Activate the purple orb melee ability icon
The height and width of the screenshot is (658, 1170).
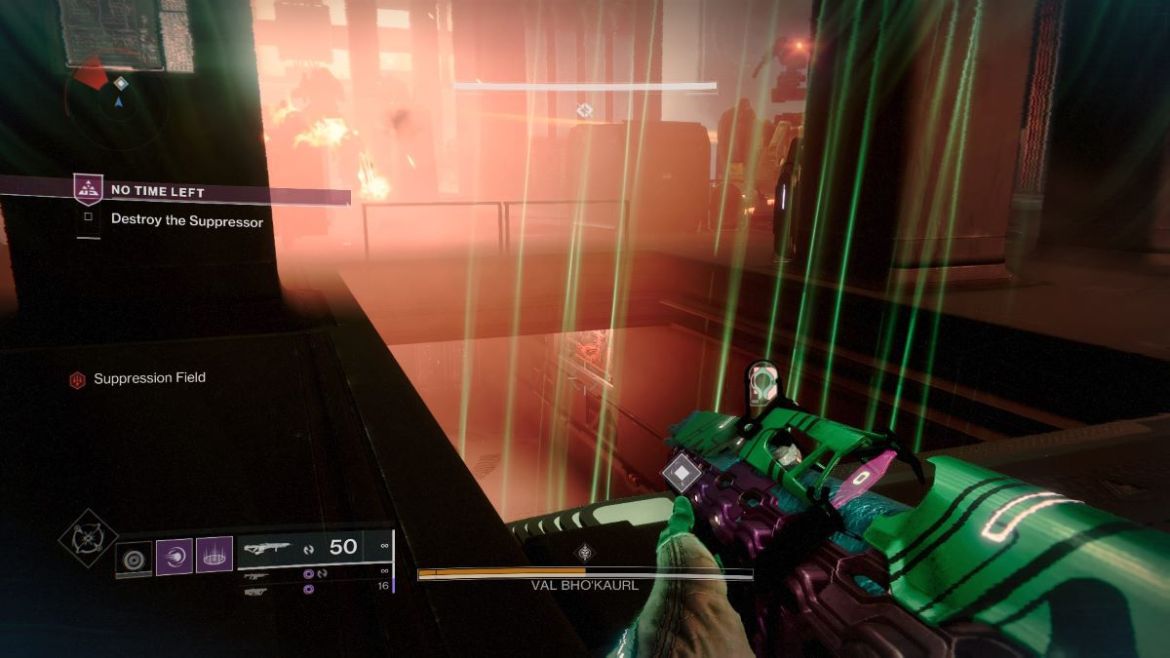click(174, 556)
